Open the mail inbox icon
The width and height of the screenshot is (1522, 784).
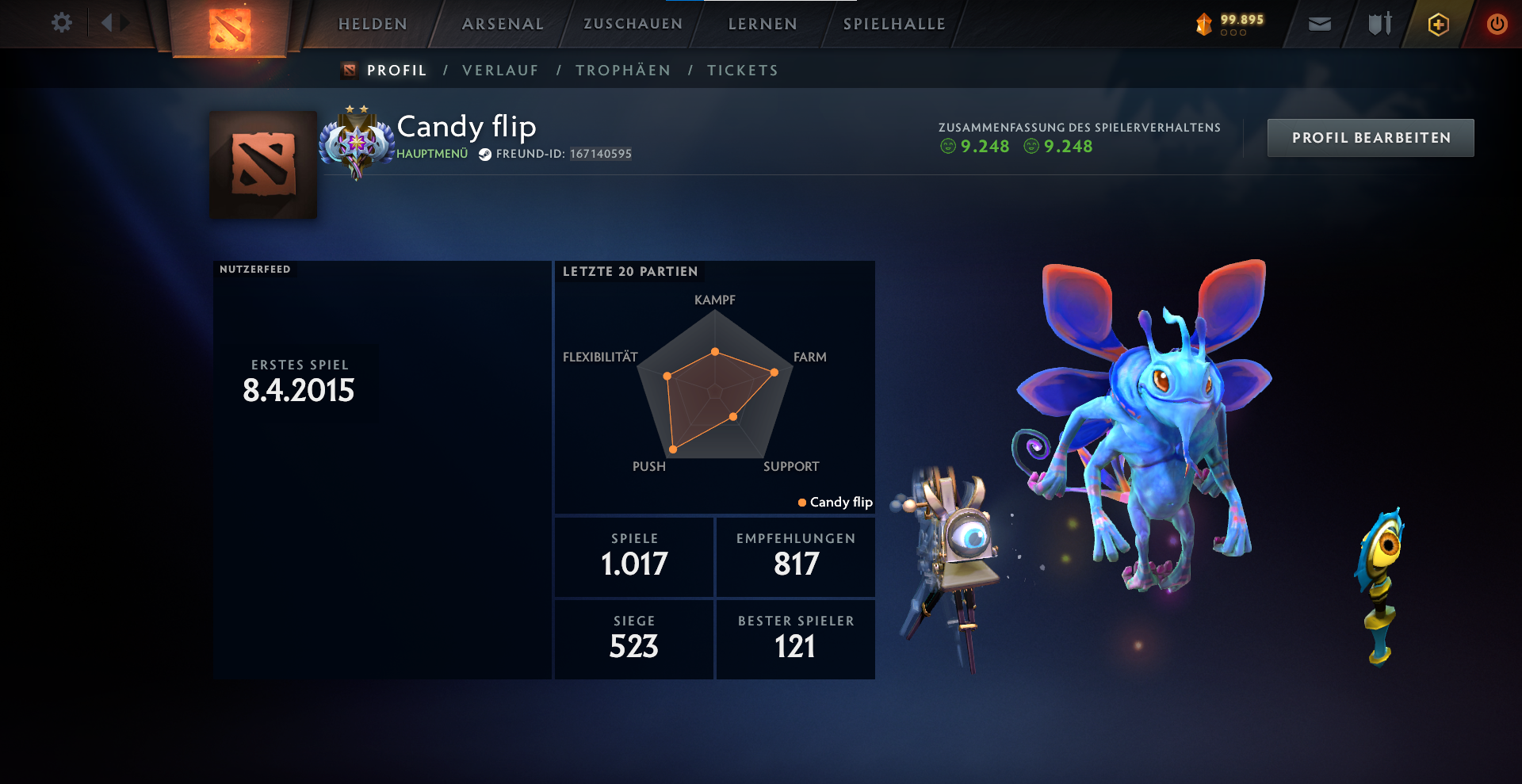[x=1321, y=24]
